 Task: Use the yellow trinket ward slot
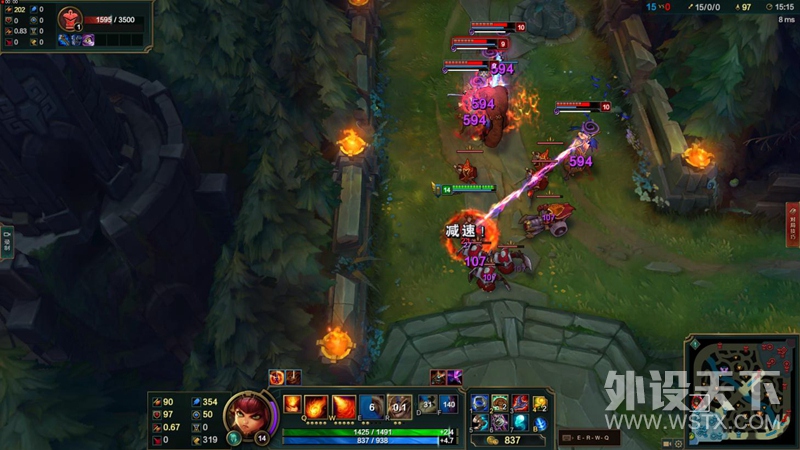(540, 402)
